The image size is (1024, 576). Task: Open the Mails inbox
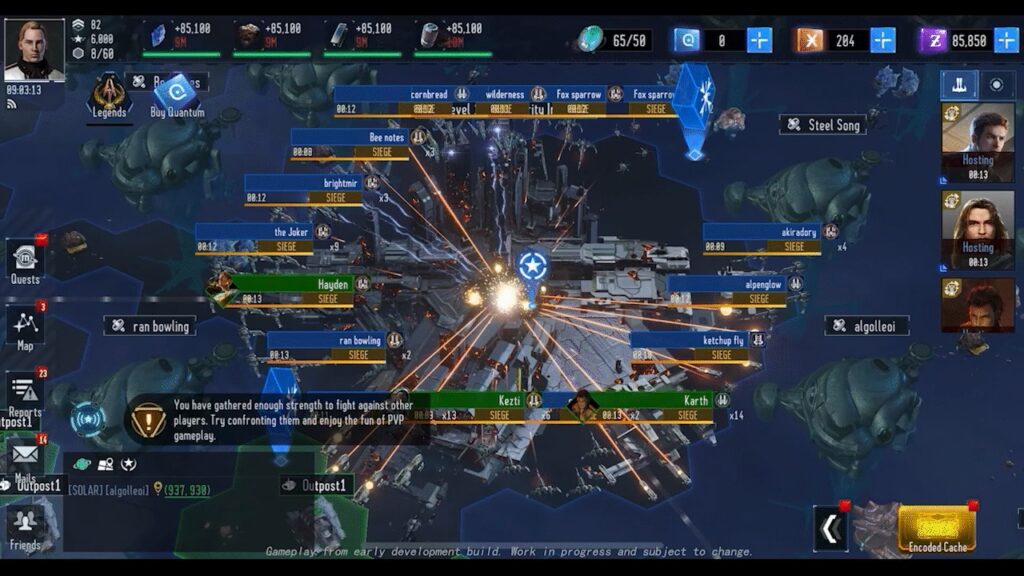click(x=25, y=459)
